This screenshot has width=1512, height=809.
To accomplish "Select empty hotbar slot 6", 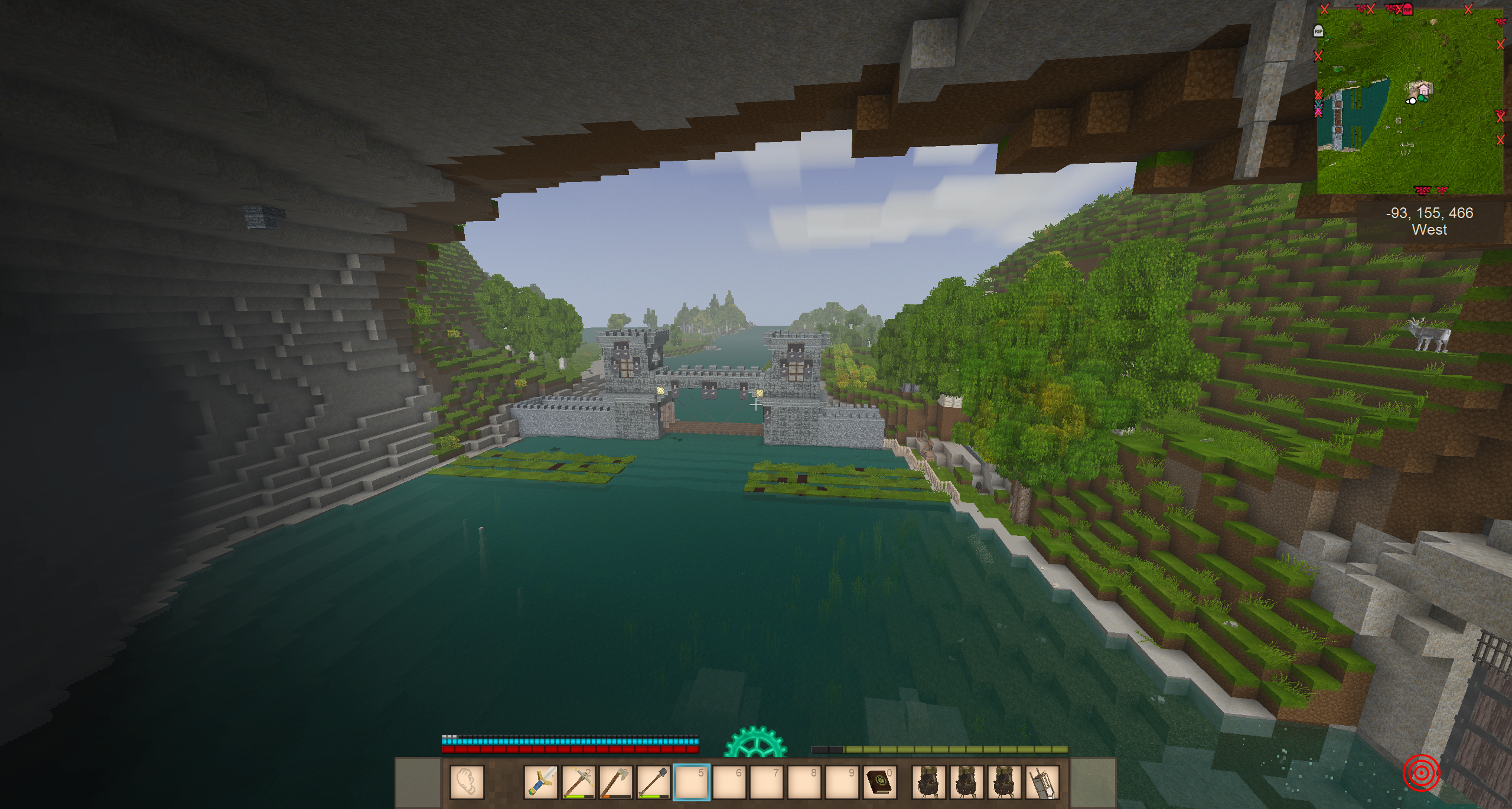I will click(729, 782).
